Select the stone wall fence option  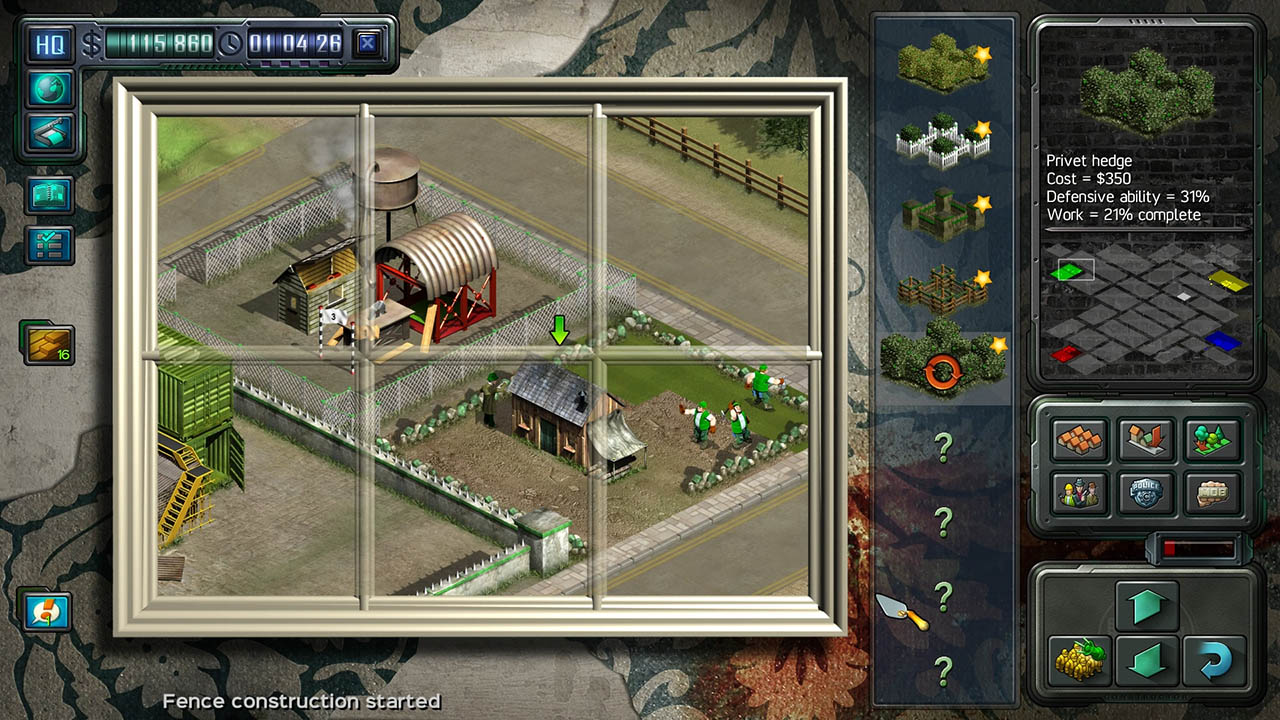pyautogui.click(x=940, y=215)
